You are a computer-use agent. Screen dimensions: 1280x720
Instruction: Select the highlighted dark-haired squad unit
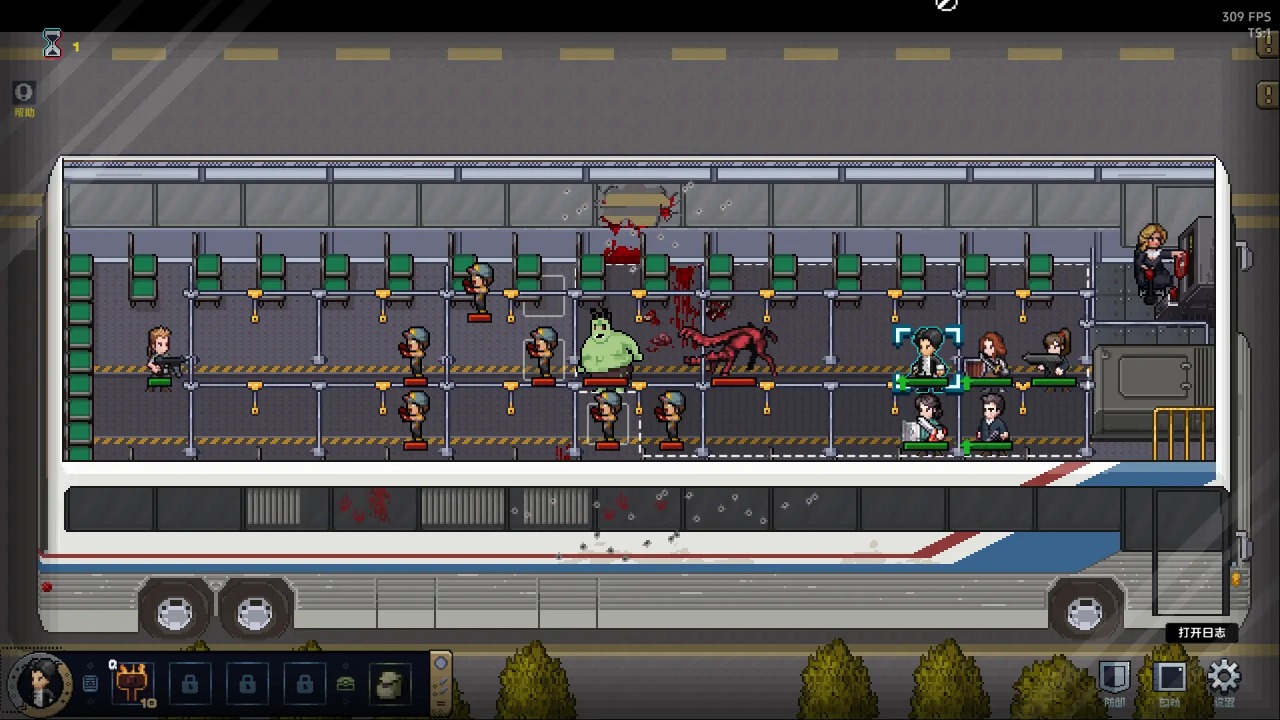(927, 355)
